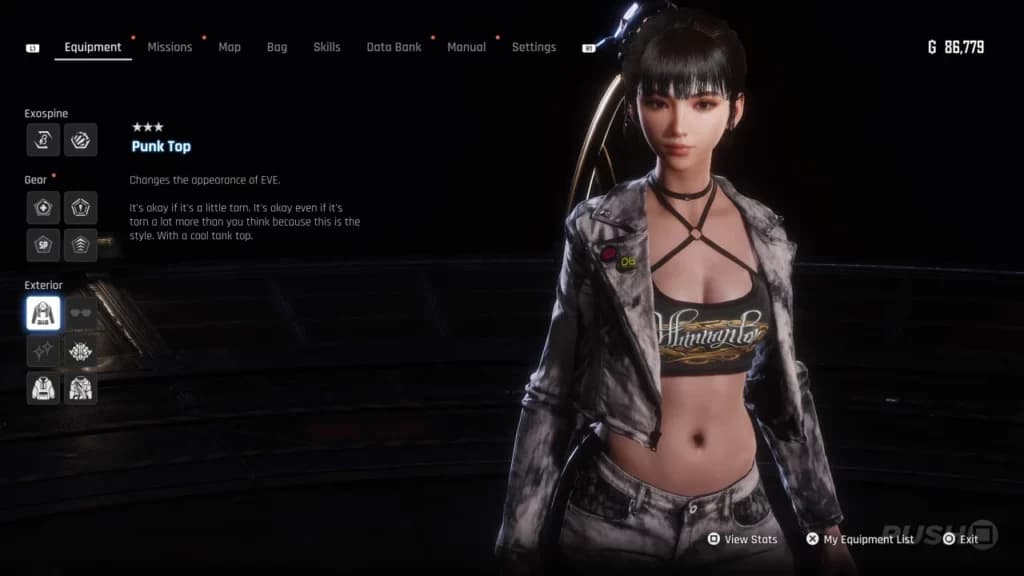
Task: Open the Settings tab
Action: click(x=533, y=47)
